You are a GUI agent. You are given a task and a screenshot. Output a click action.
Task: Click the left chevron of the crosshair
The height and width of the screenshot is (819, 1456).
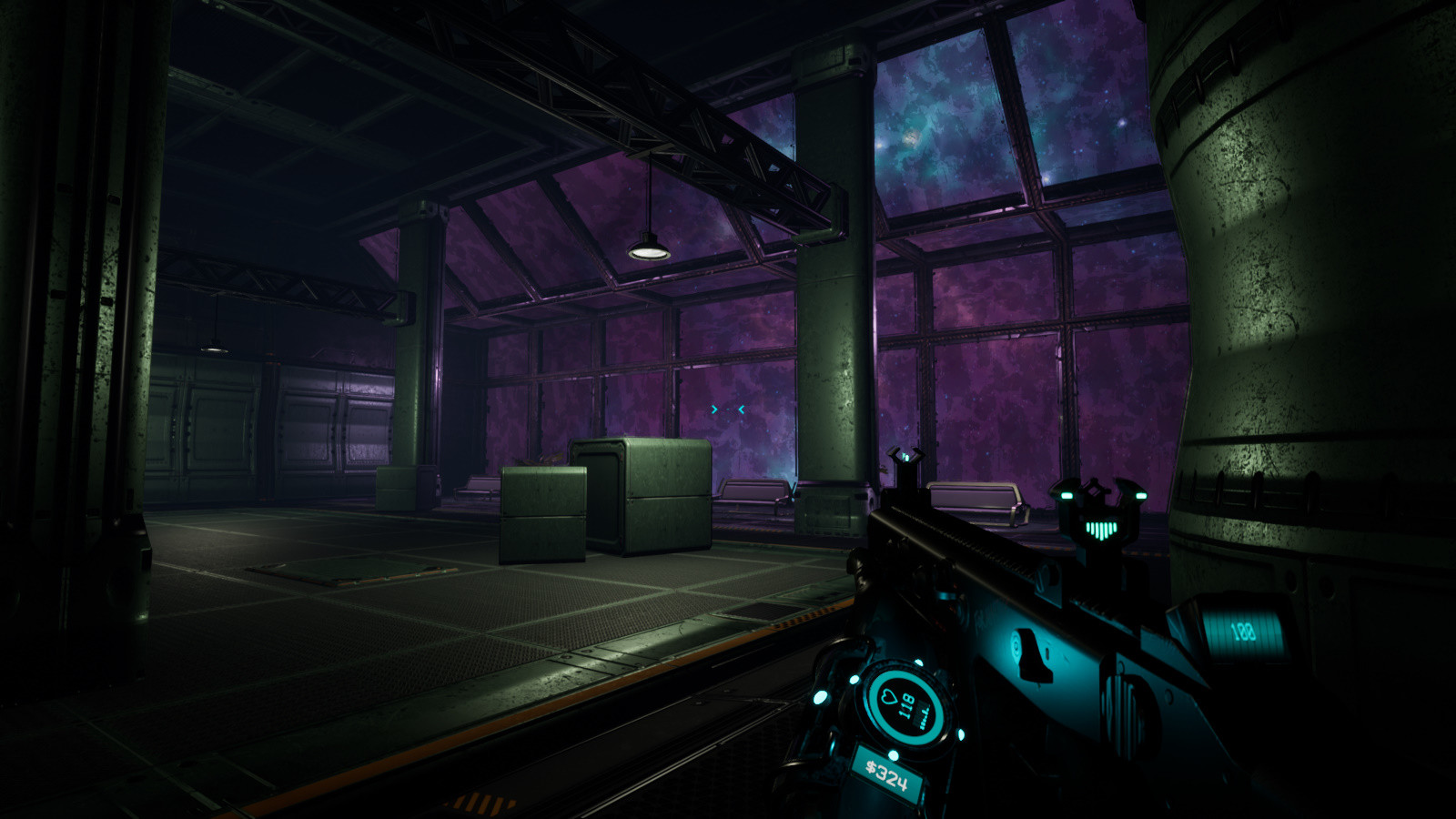click(x=713, y=409)
